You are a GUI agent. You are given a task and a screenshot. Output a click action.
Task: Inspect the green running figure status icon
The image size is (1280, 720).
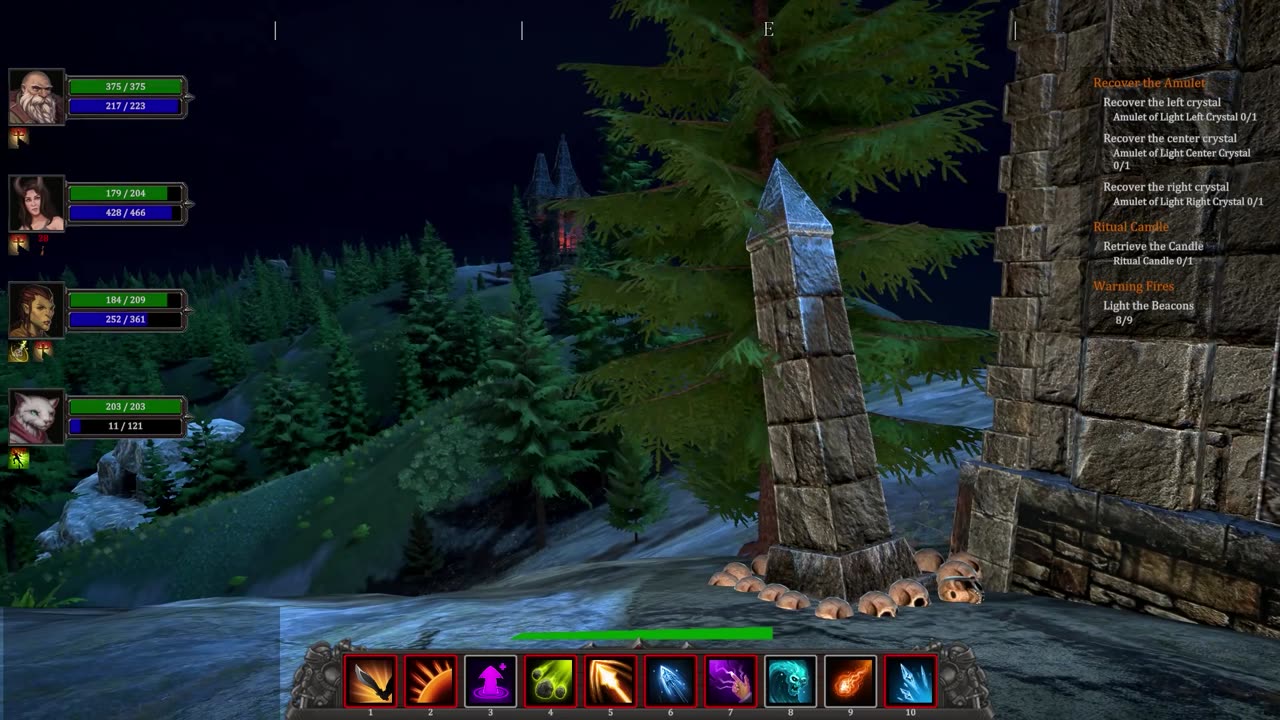point(19,459)
